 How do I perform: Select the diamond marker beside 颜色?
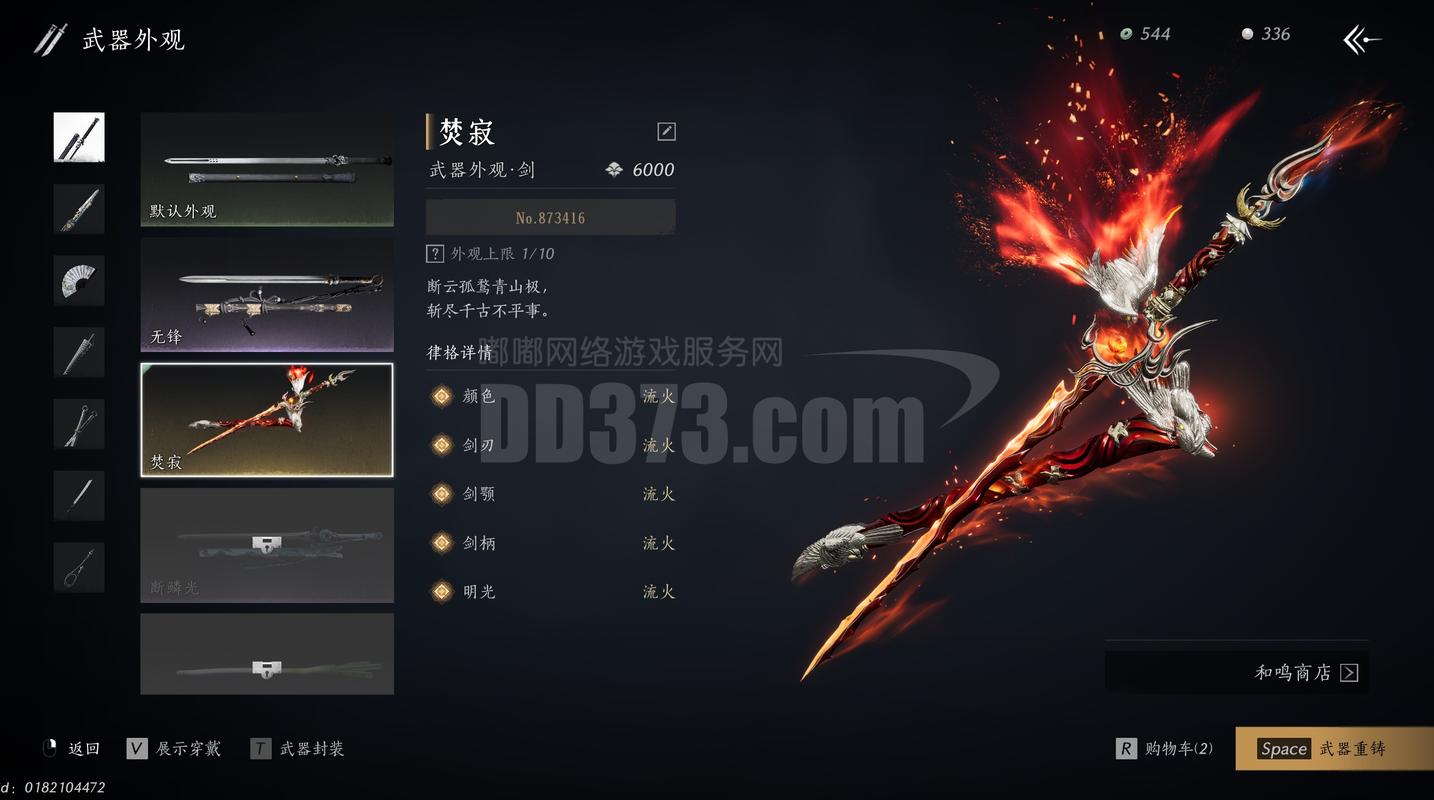click(x=441, y=396)
